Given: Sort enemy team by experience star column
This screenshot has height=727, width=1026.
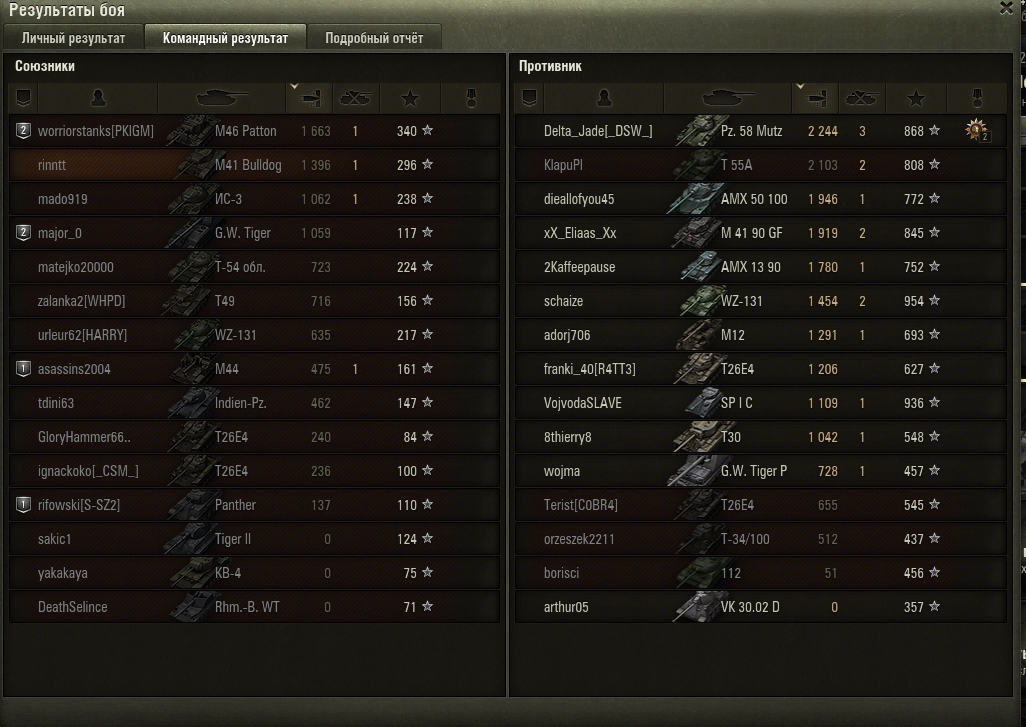Looking at the screenshot, I should (915, 98).
